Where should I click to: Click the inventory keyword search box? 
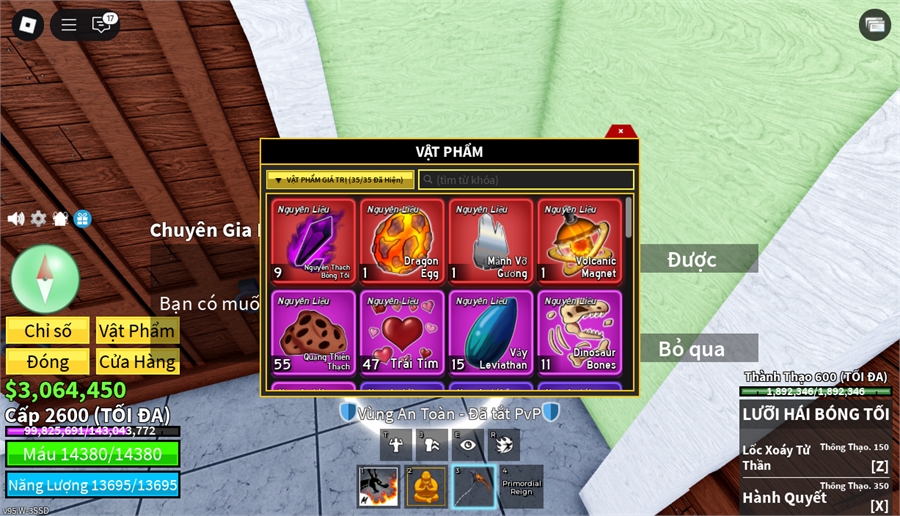click(526, 180)
